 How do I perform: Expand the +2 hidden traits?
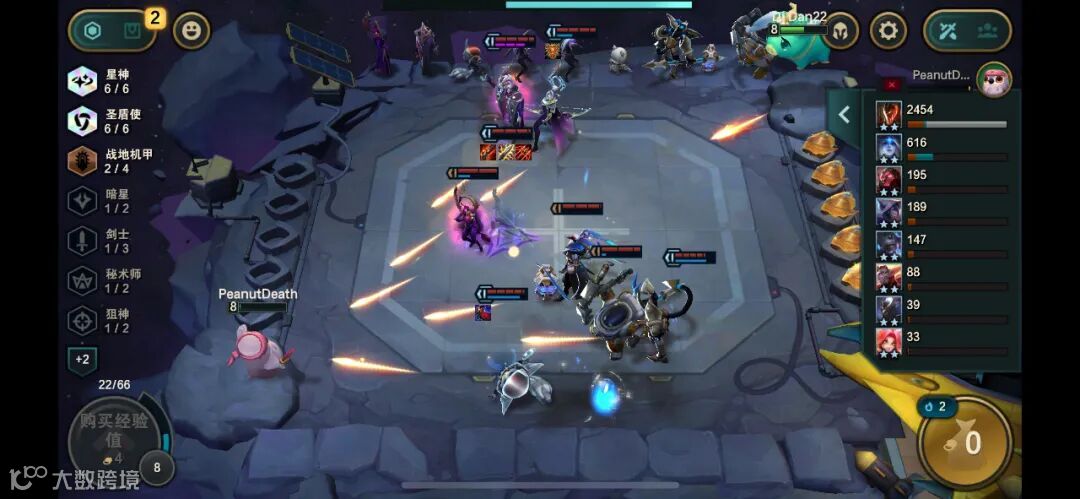82,359
